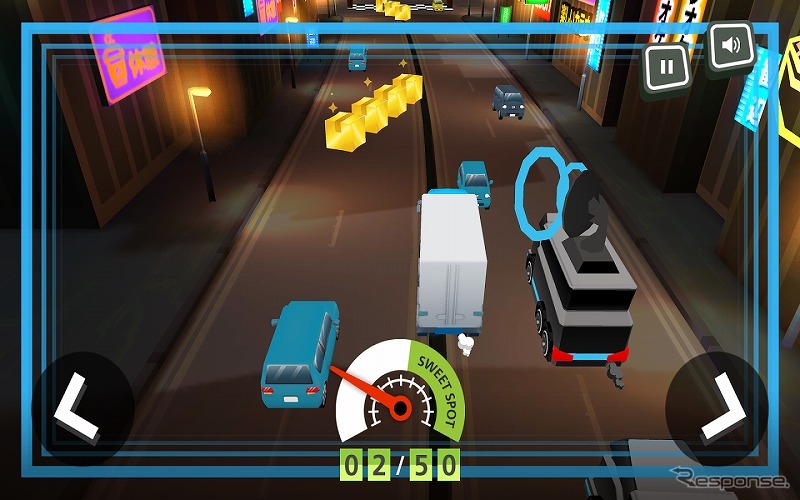Pause the game
800x500 pixels.
click(x=667, y=68)
